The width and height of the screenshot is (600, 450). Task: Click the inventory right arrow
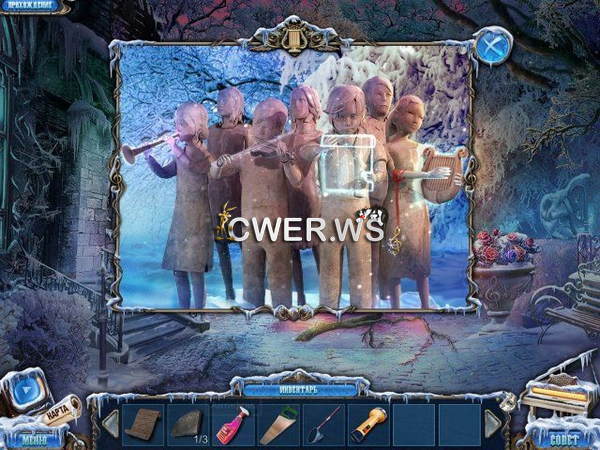[493, 424]
